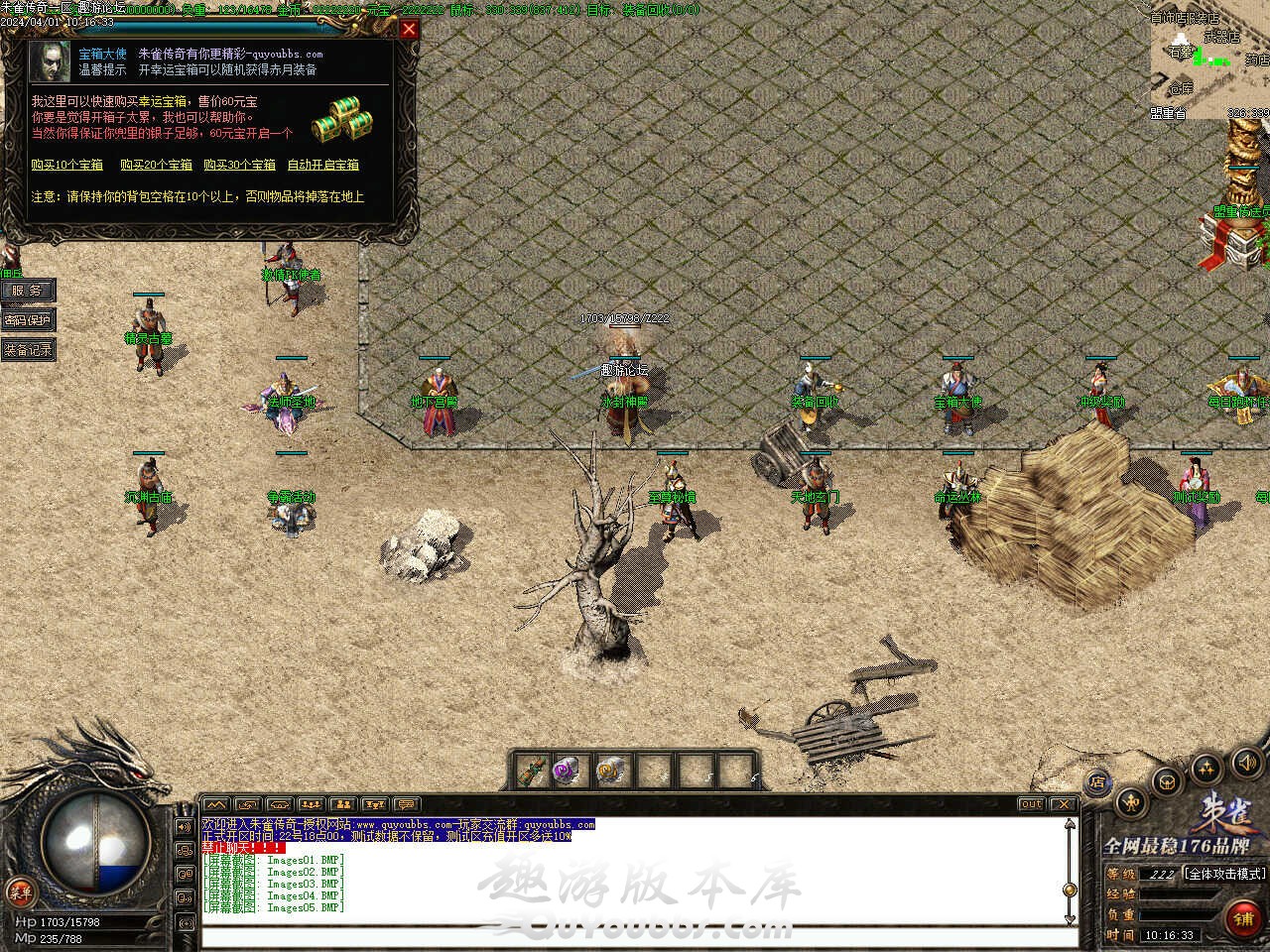The height and width of the screenshot is (952, 1270).
Task: Click the 'out' button above chat
Action: [1031, 804]
